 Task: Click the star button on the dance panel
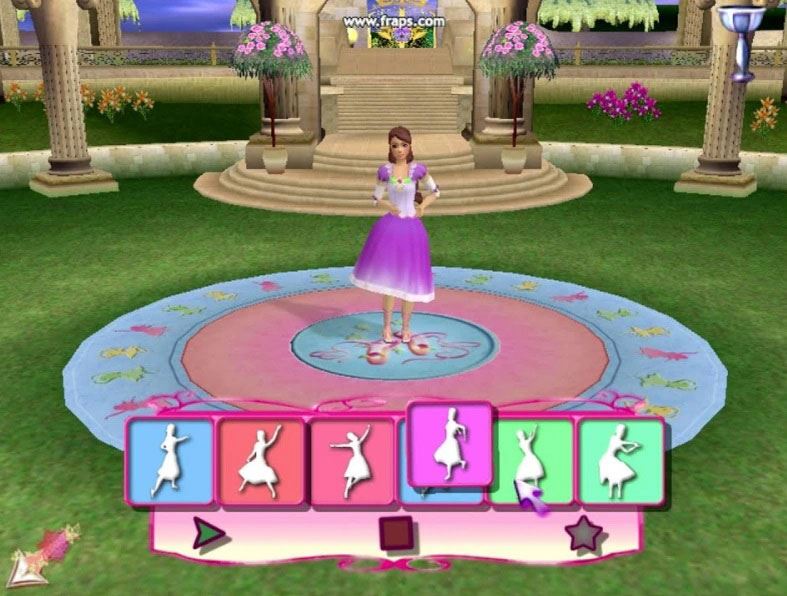[583, 535]
